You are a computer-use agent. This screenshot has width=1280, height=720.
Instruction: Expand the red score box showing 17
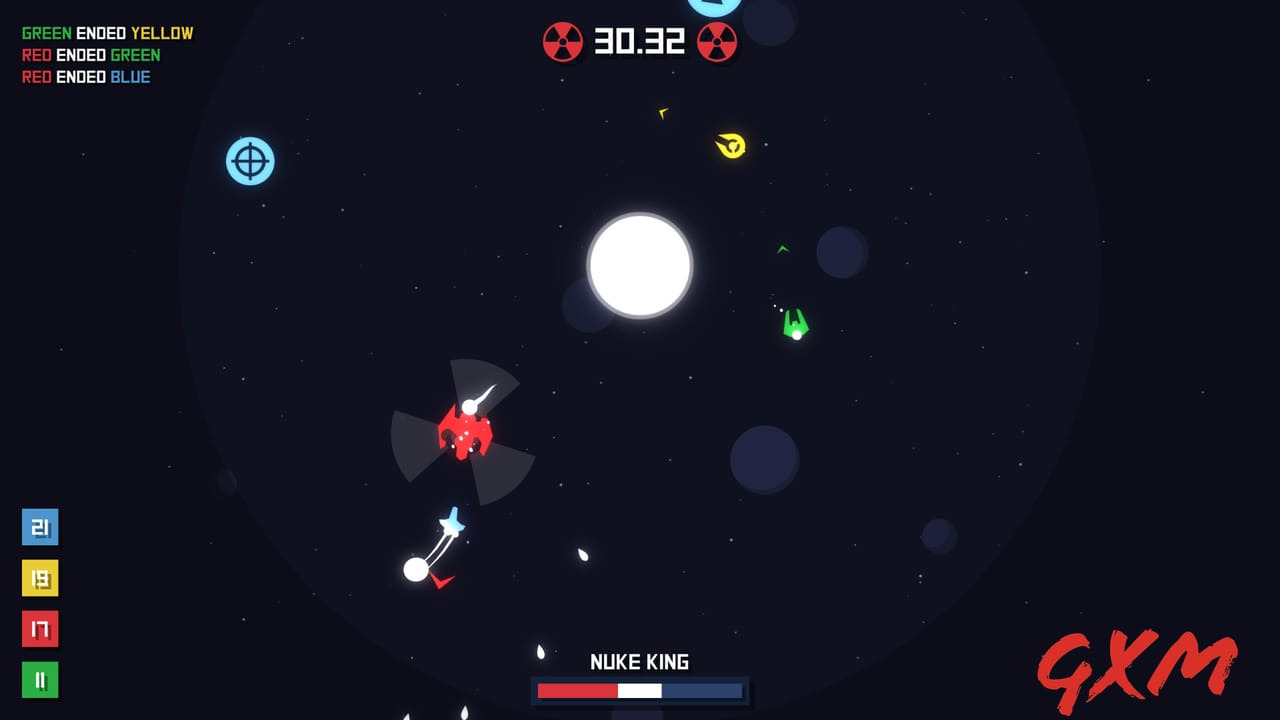coord(40,629)
